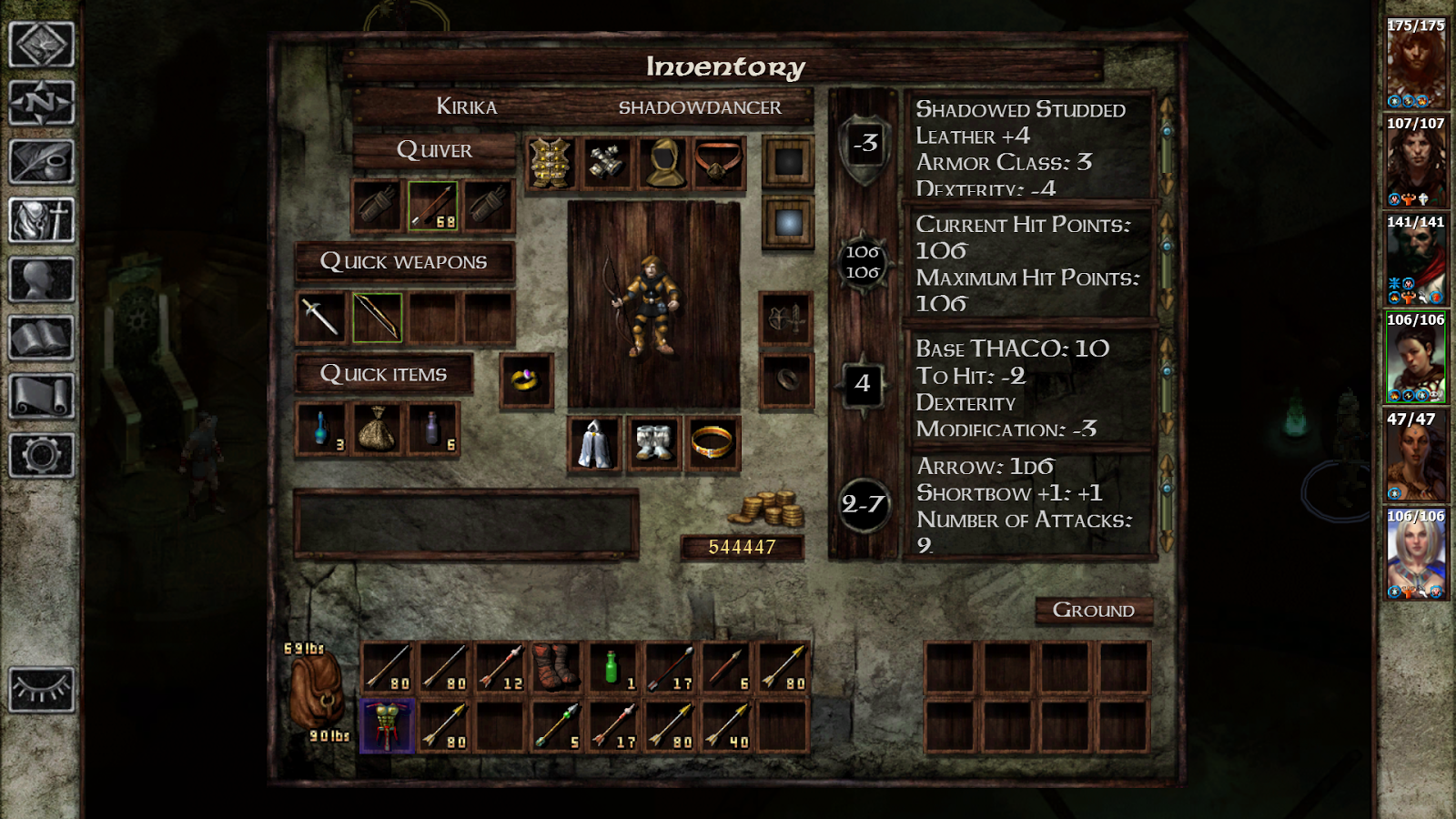Click the equipped white cloak slot
The image size is (1456, 819).
[x=594, y=443]
